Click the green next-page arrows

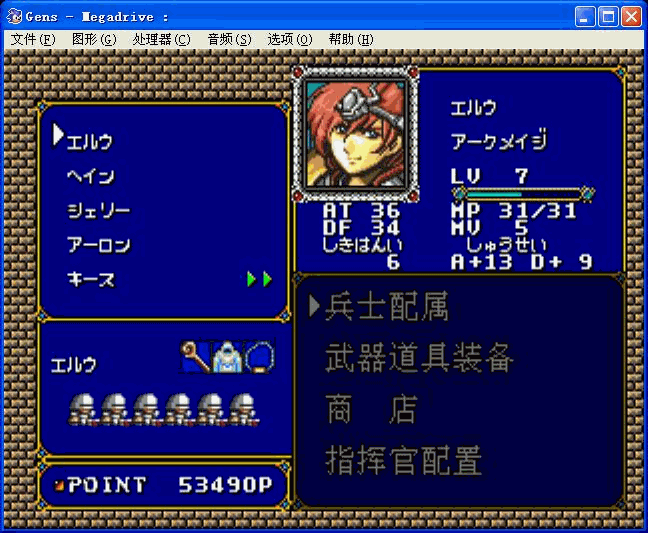[260, 279]
